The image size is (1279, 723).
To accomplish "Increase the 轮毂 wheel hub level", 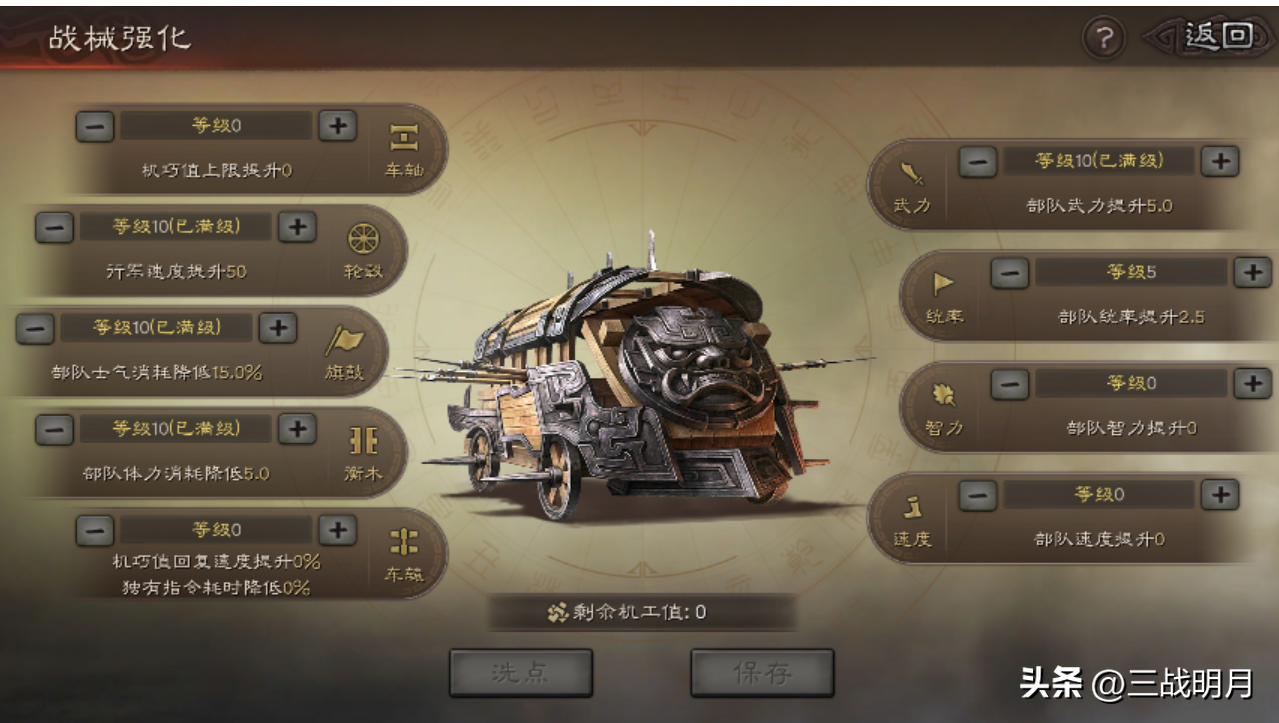I will pos(297,227).
